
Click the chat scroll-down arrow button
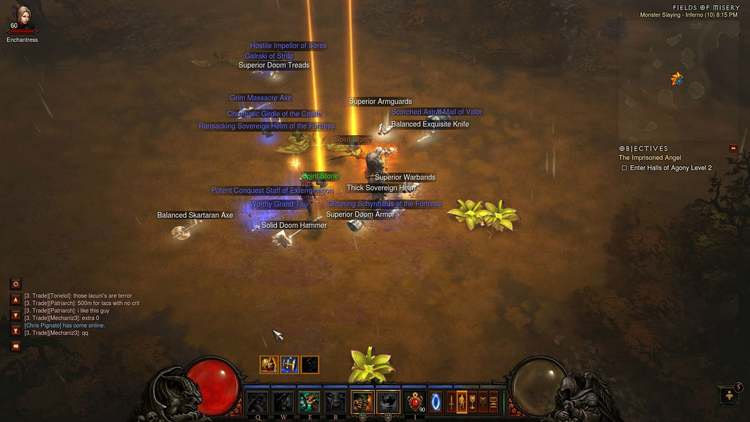[x=15, y=315]
